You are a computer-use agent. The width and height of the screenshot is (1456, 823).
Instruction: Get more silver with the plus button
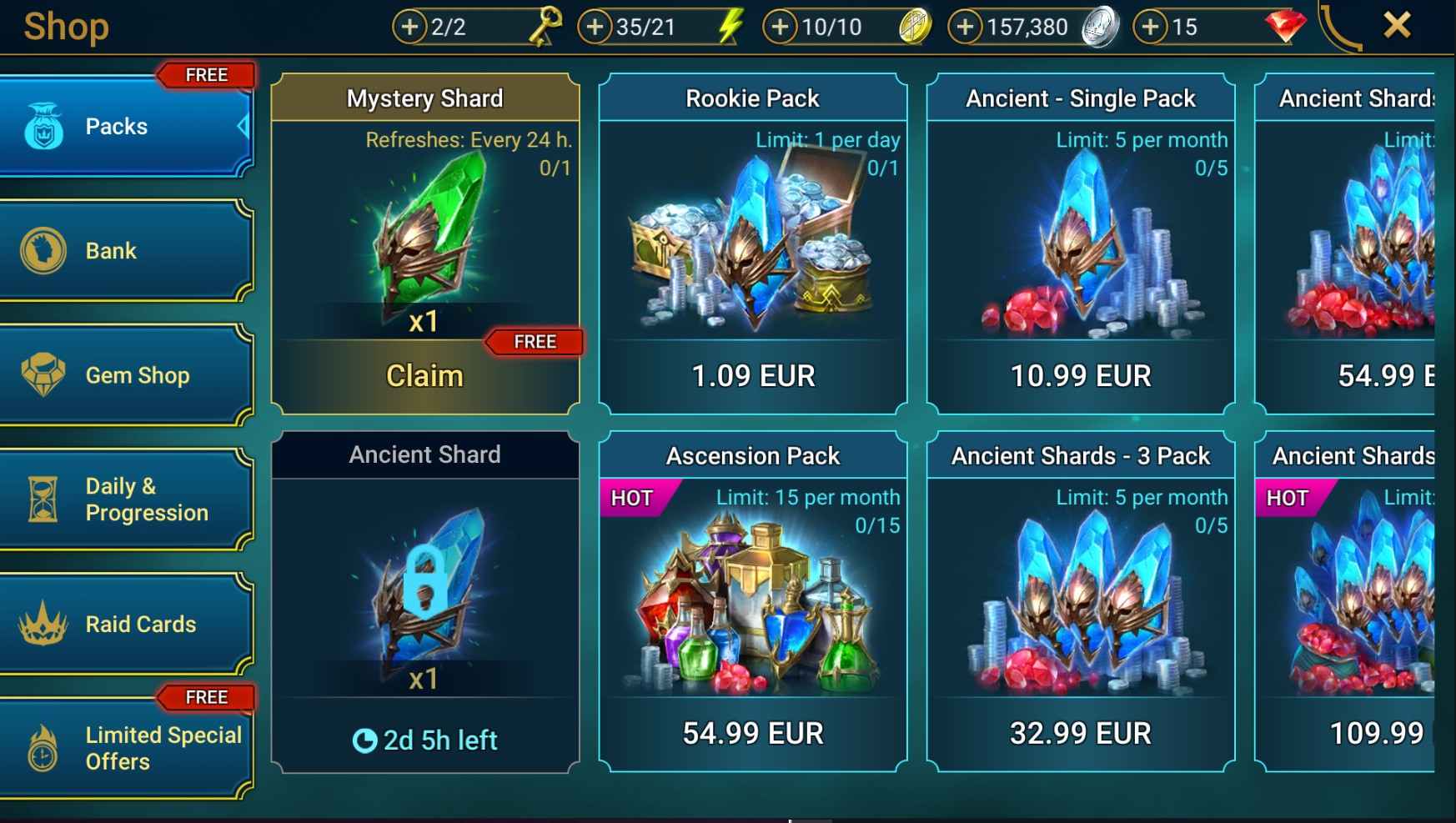coord(965,27)
